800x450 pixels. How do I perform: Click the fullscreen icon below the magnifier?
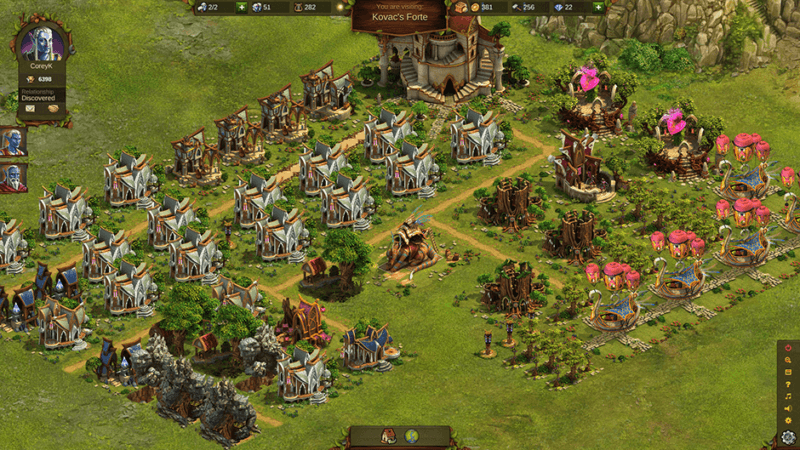click(788, 371)
